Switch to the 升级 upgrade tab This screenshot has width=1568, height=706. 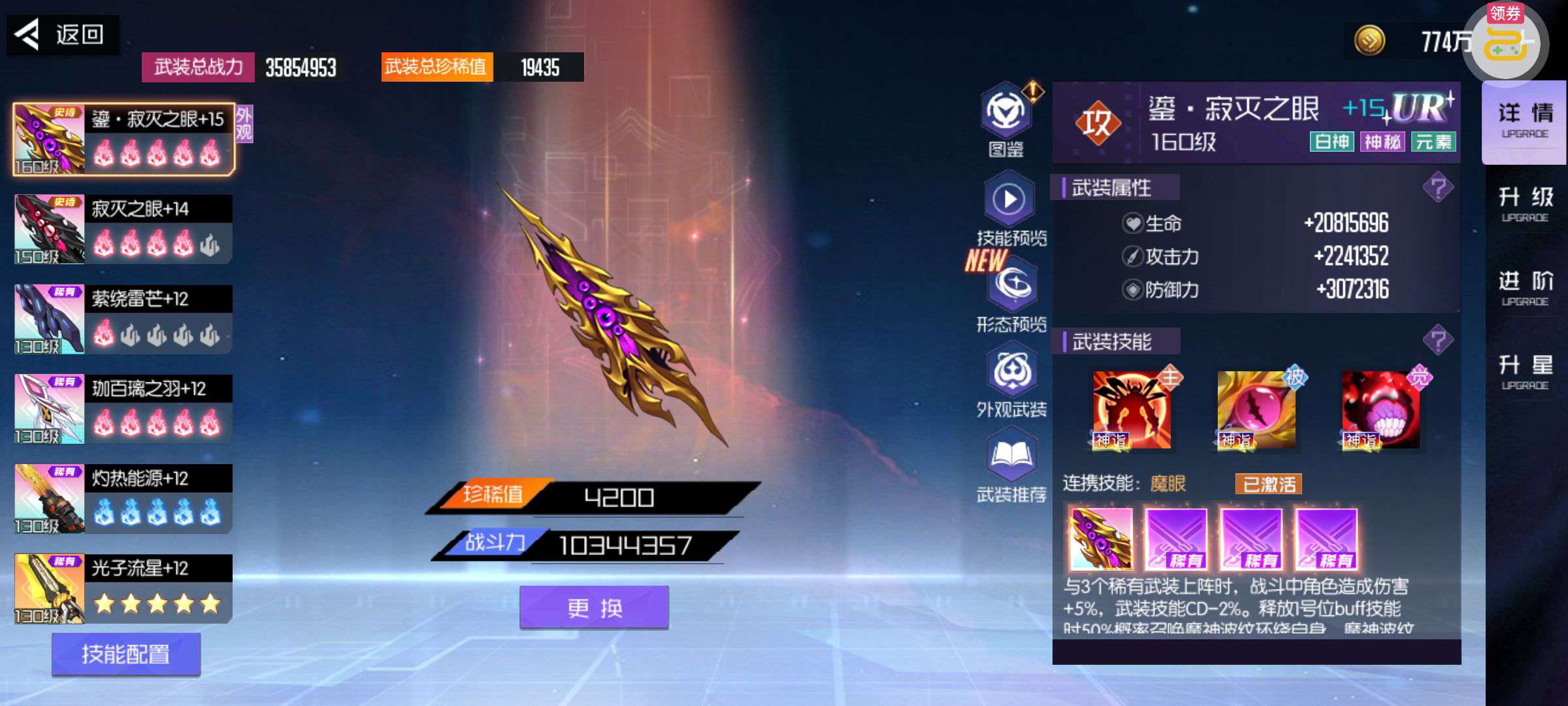1525,204
